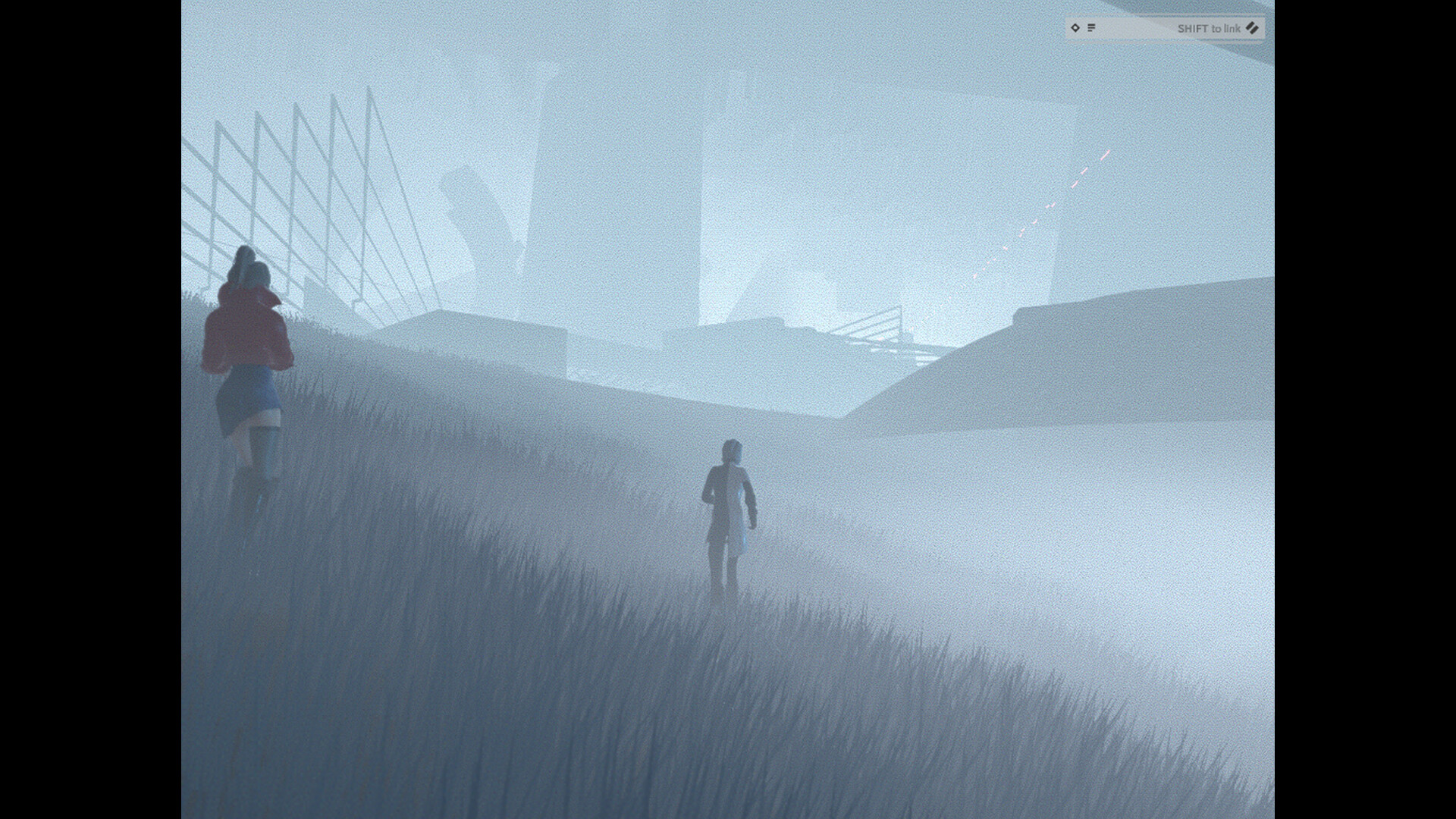
Task: Click the black letterbox bar on the left edge
Action: (x=91, y=409)
